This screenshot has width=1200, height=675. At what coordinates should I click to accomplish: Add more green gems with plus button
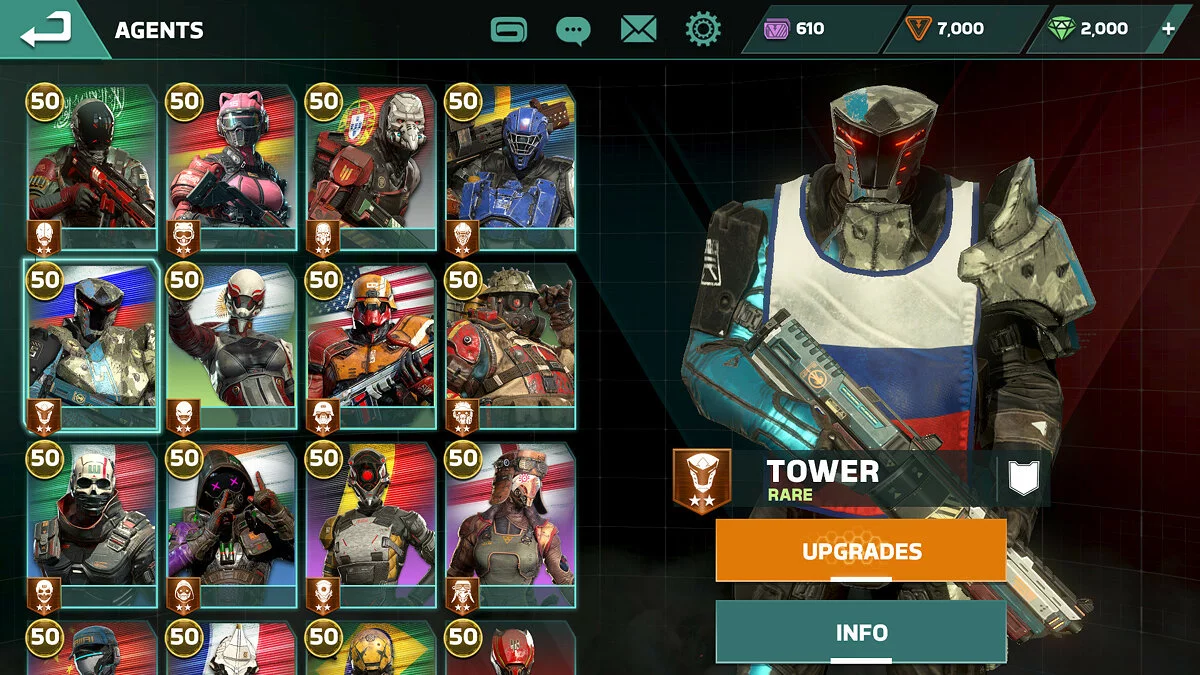click(x=1168, y=29)
